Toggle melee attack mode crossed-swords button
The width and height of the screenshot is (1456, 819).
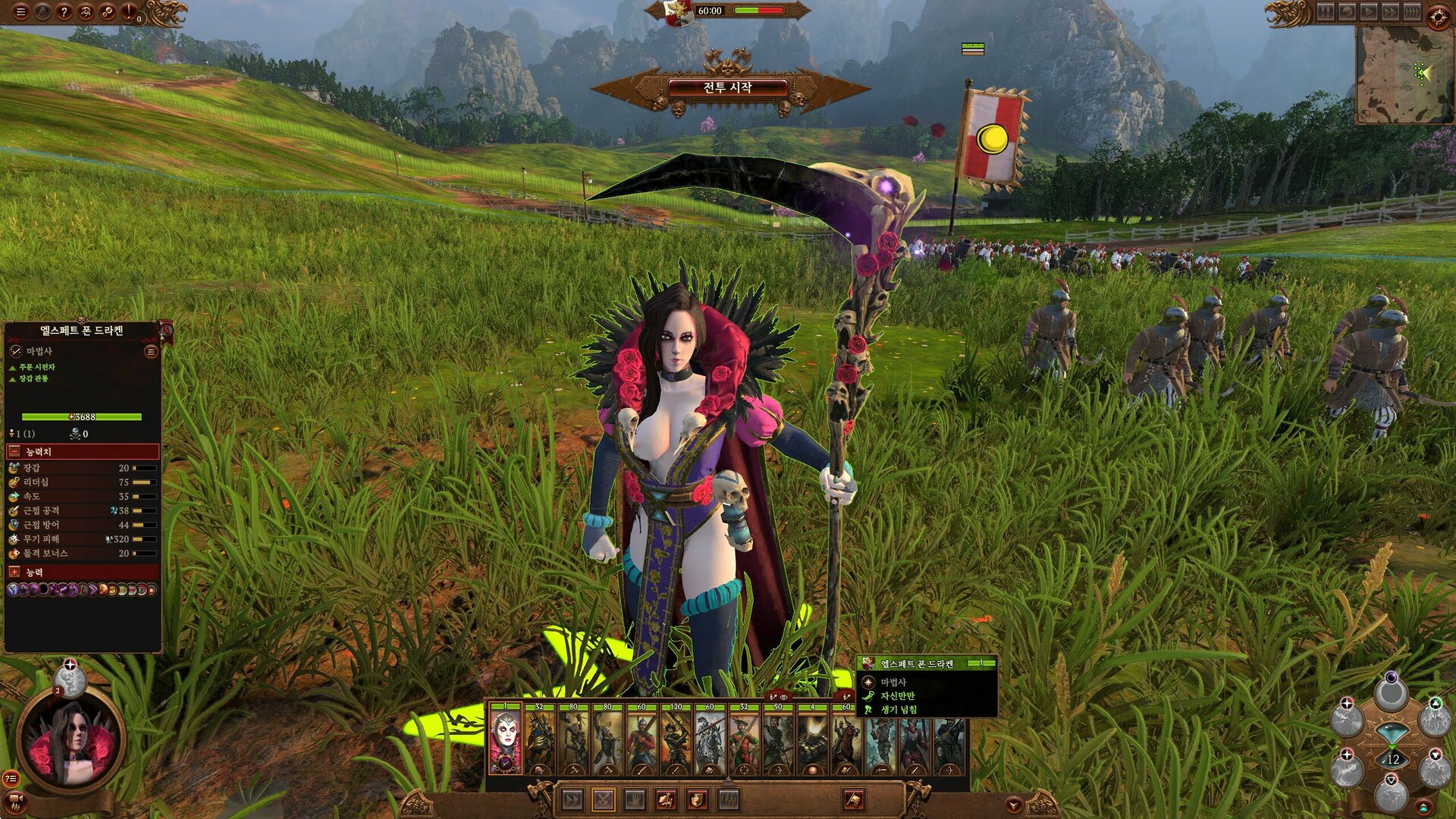[x=604, y=799]
